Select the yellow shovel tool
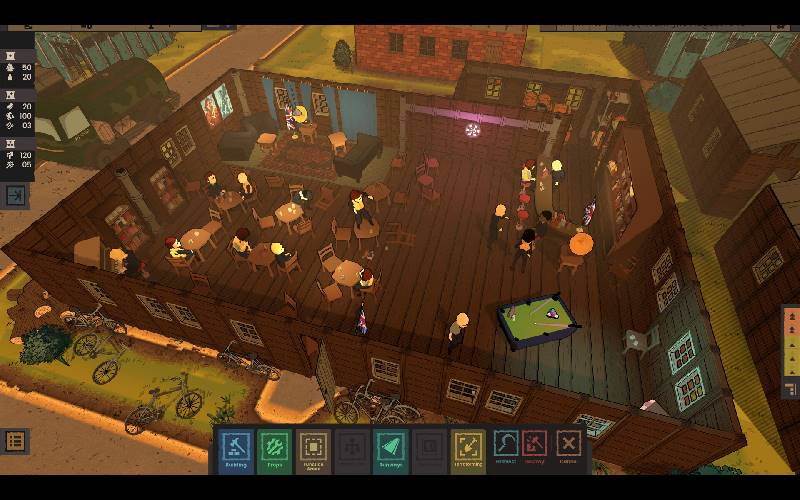The height and width of the screenshot is (500, 800). pos(468,449)
